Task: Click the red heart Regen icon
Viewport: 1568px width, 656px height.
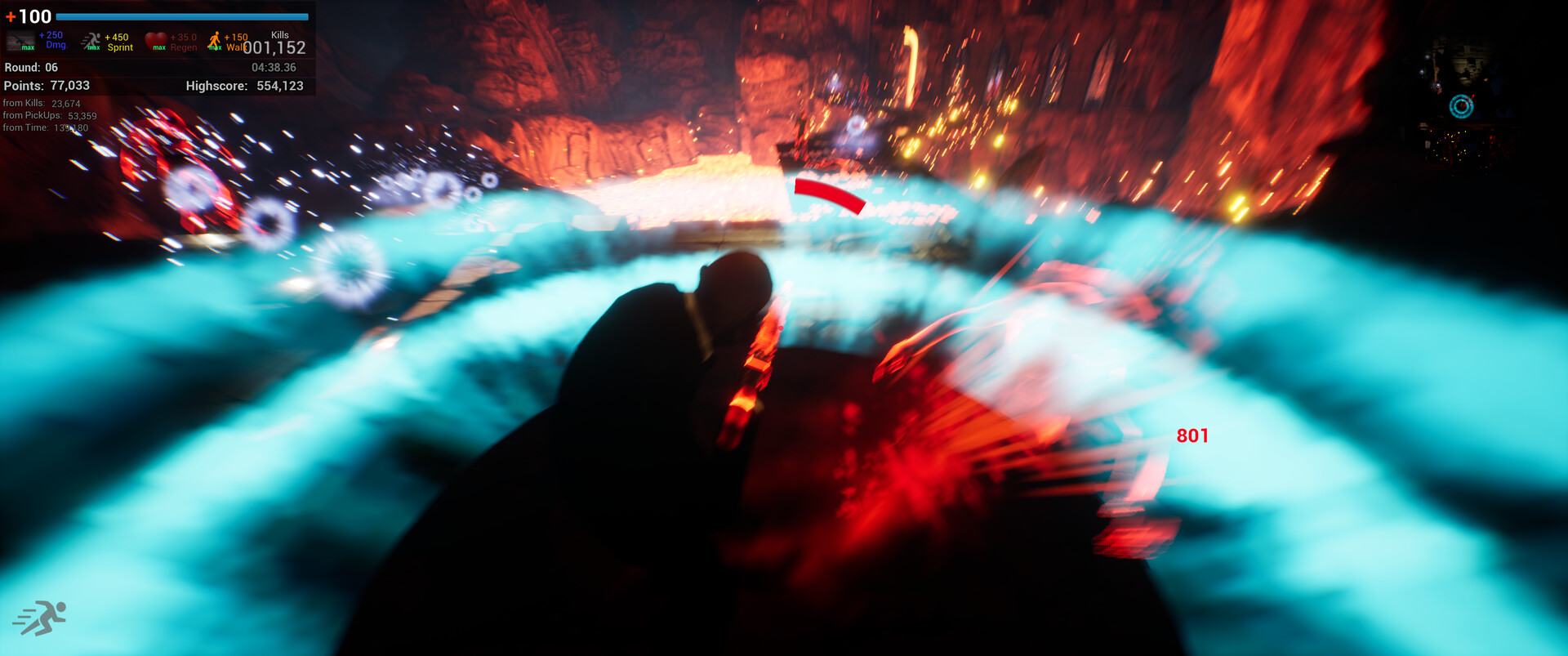Action: point(158,38)
